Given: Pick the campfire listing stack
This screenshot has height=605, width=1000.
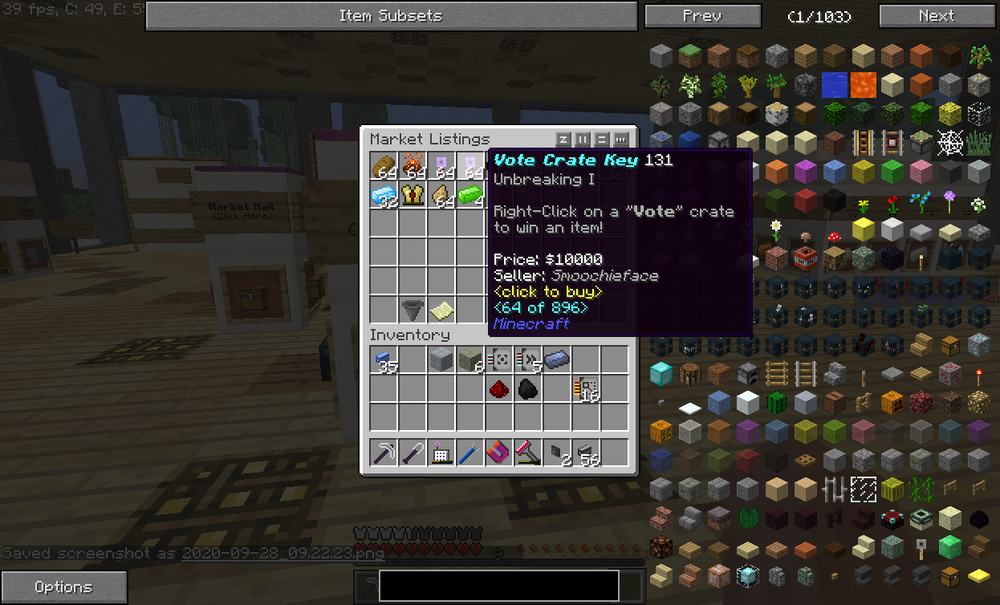Looking at the screenshot, I should [413, 165].
